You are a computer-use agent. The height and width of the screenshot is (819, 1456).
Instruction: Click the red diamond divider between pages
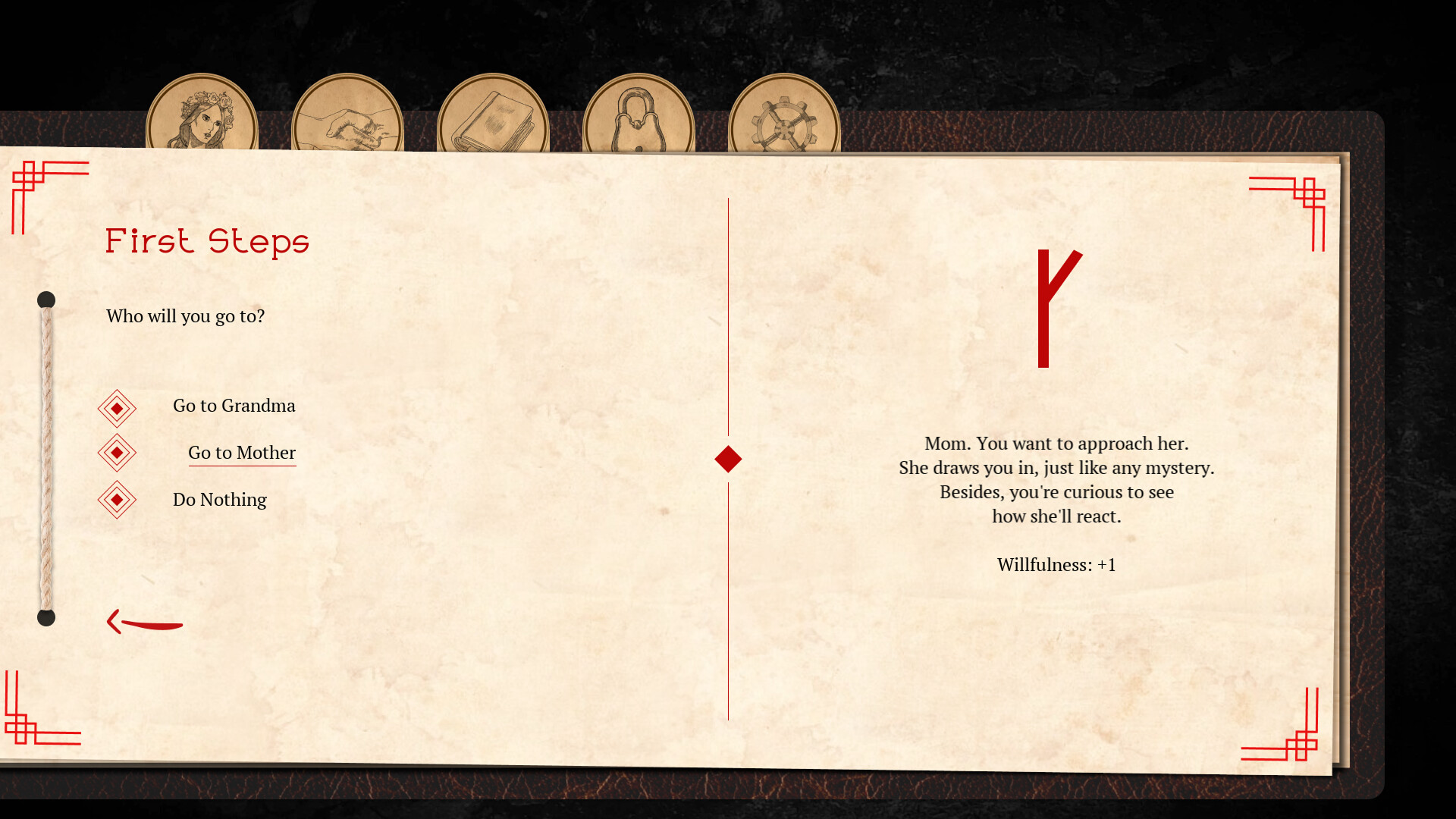coord(727,458)
